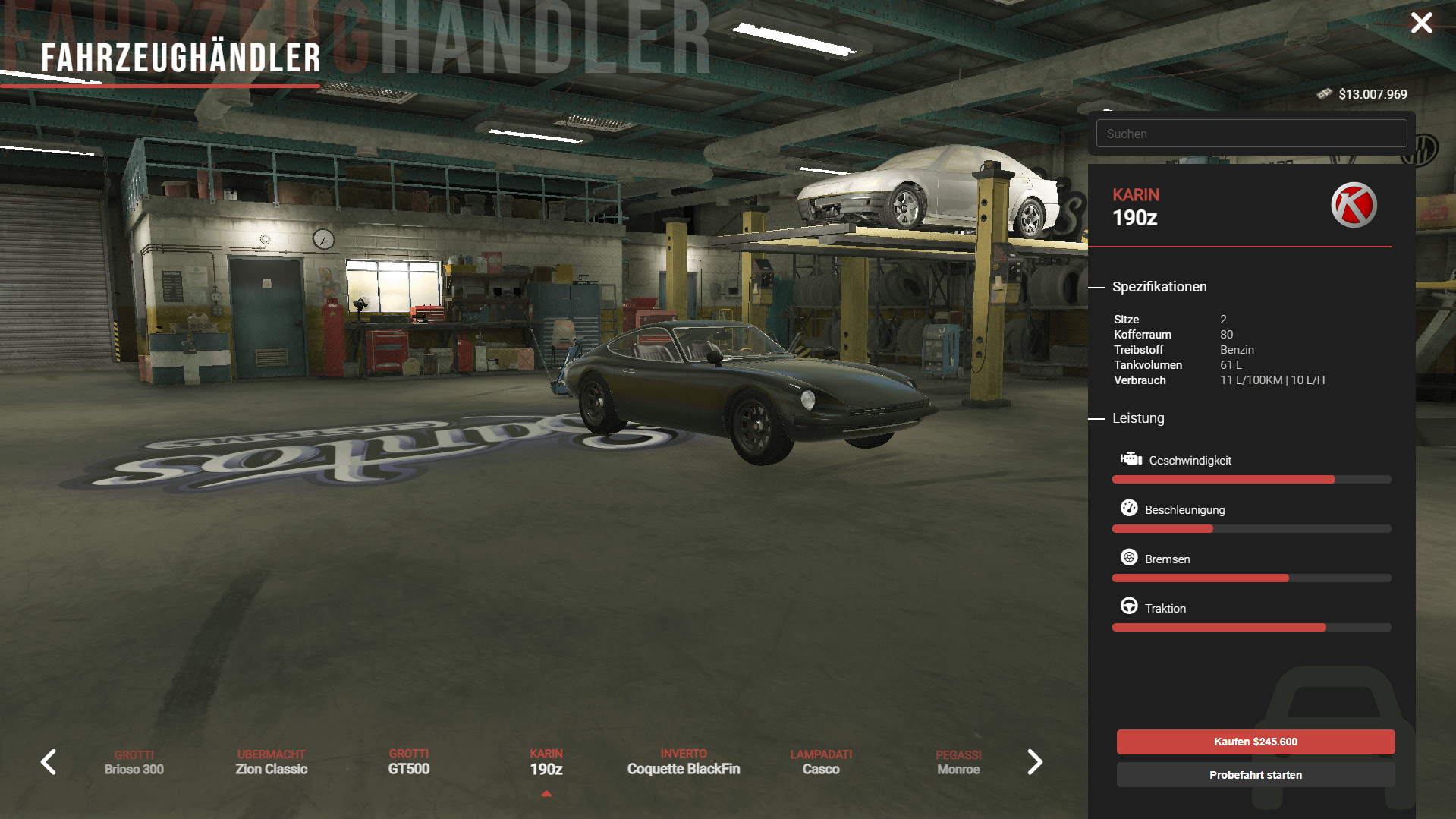
Task: Click into the Suchen search field
Action: coord(1250,134)
